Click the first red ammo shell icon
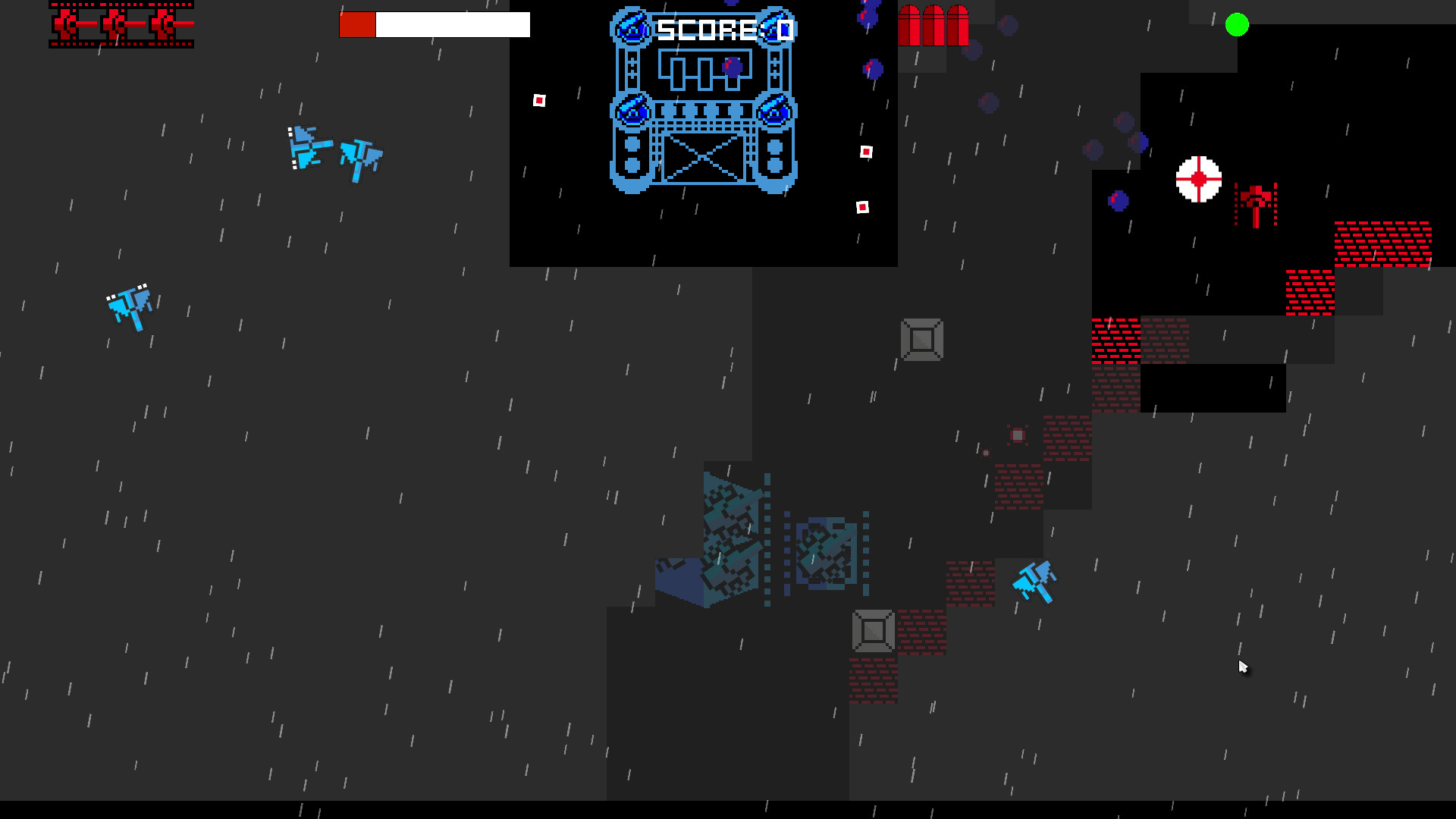 click(x=910, y=24)
